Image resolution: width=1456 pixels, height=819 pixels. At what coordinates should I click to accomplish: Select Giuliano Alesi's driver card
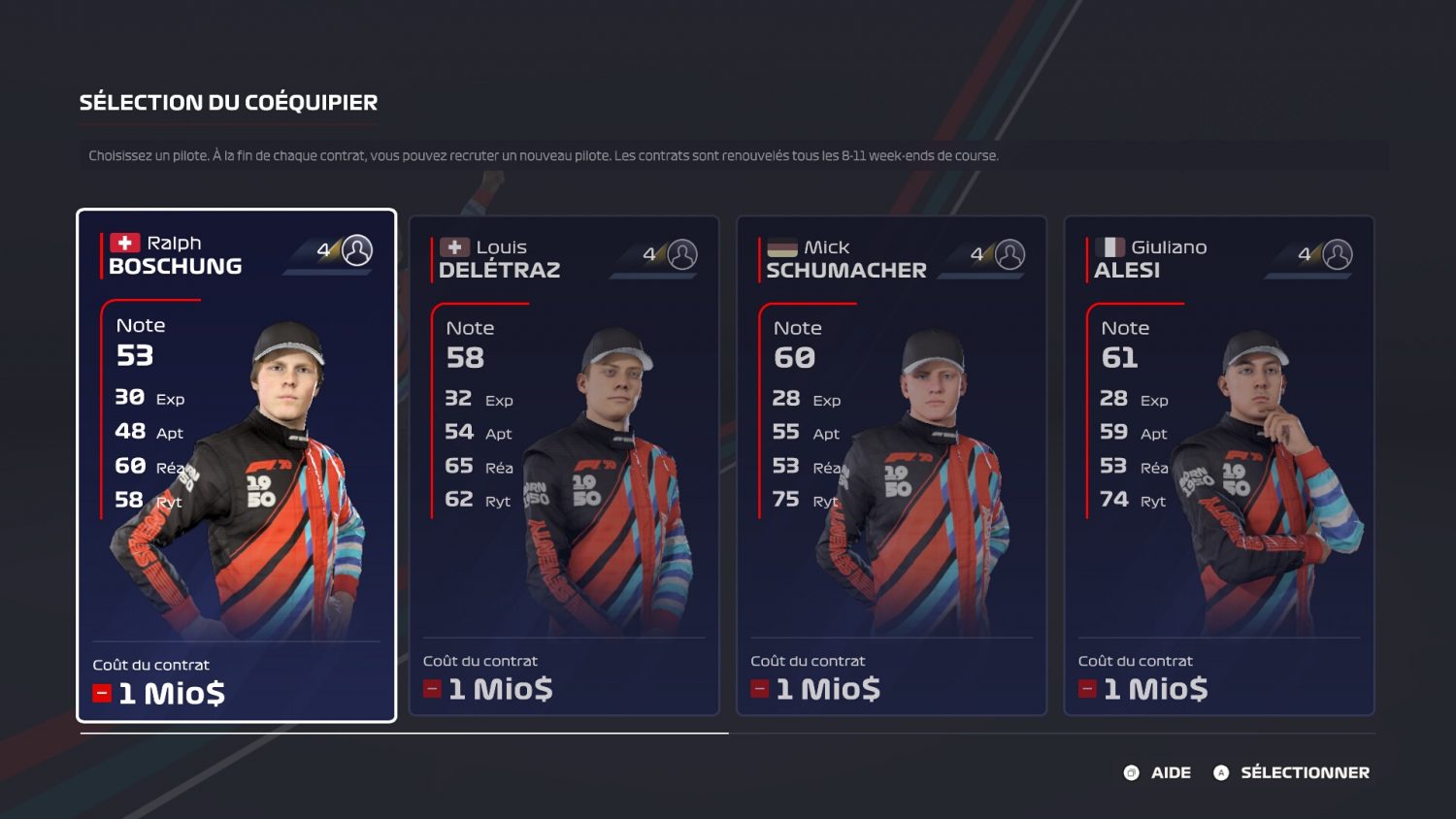coord(1219,466)
